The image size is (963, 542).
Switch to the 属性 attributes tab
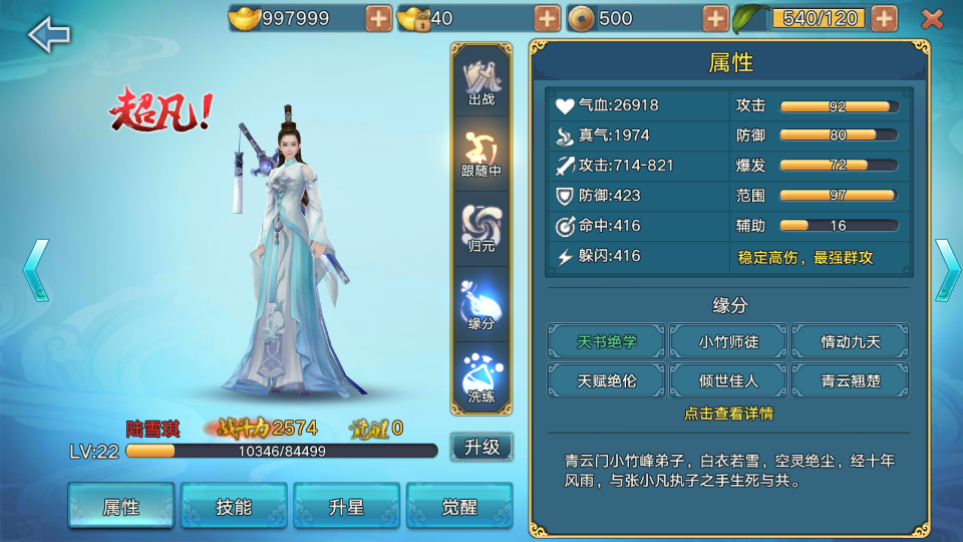pos(121,506)
